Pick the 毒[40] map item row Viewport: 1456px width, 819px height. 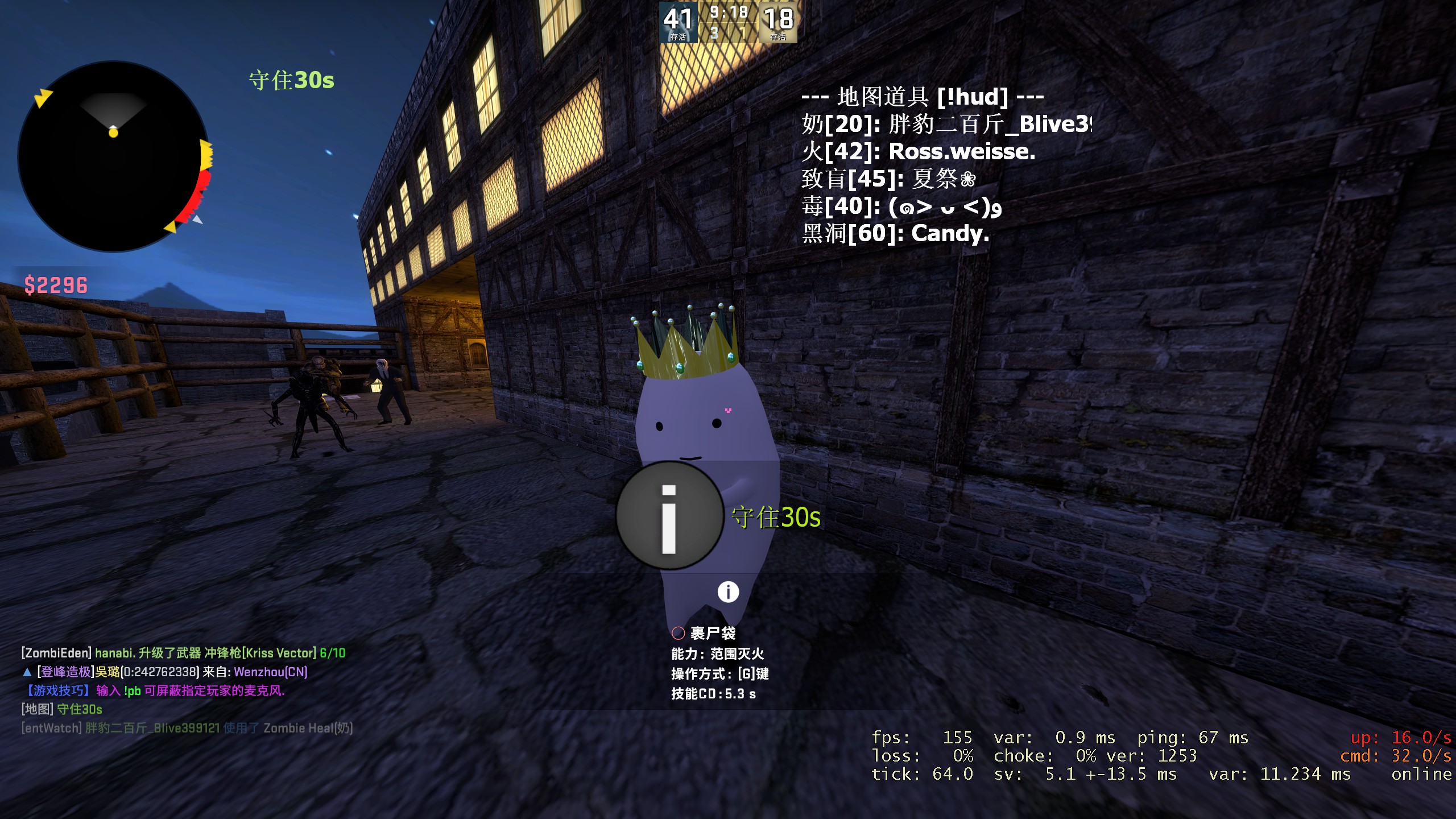pyautogui.click(x=901, y=206)
